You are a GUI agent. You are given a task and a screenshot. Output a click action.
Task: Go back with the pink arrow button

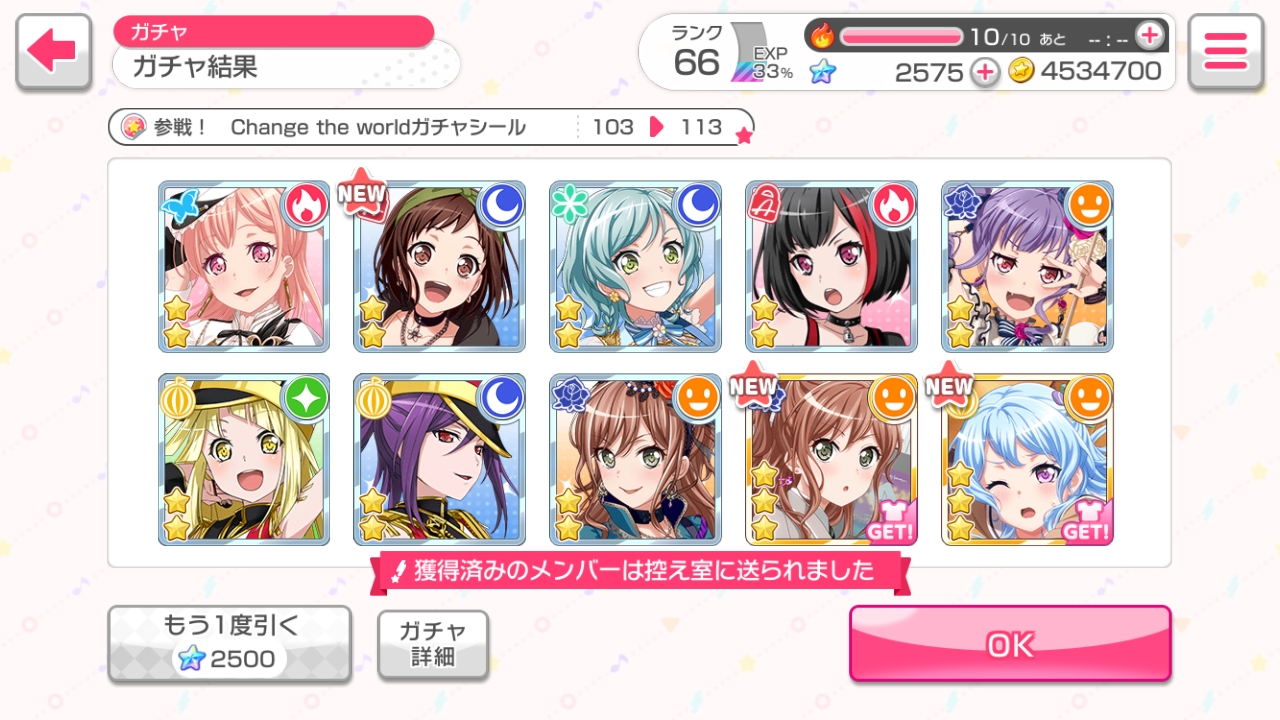point(54,52)
